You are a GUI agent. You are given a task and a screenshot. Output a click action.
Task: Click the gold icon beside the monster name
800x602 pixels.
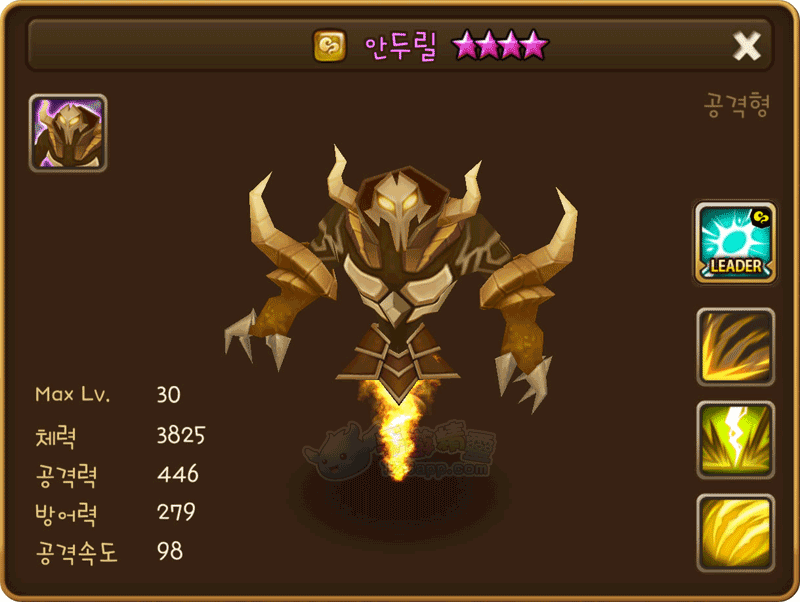tap(330, 45)
